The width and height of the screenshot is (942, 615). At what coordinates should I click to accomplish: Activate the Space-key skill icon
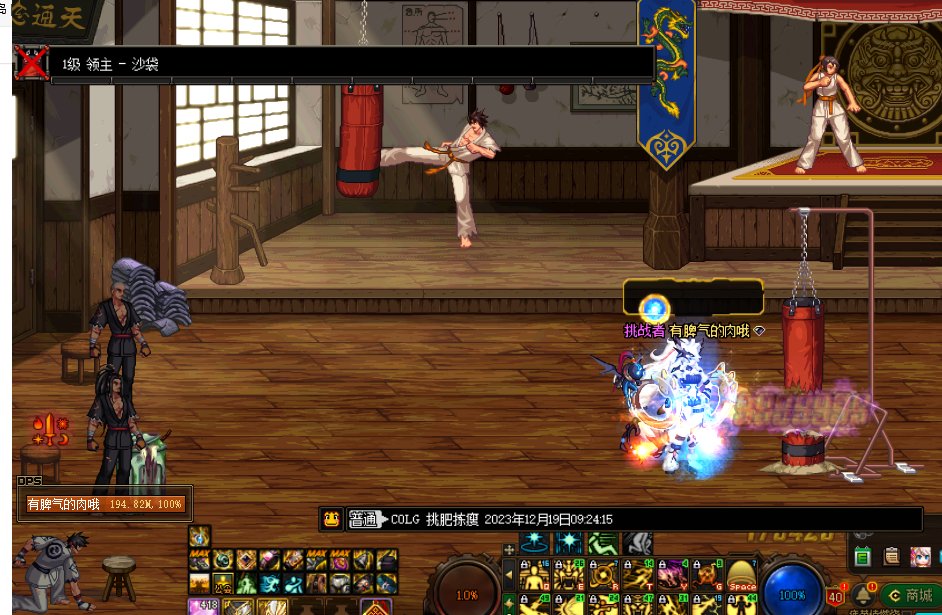742,575
